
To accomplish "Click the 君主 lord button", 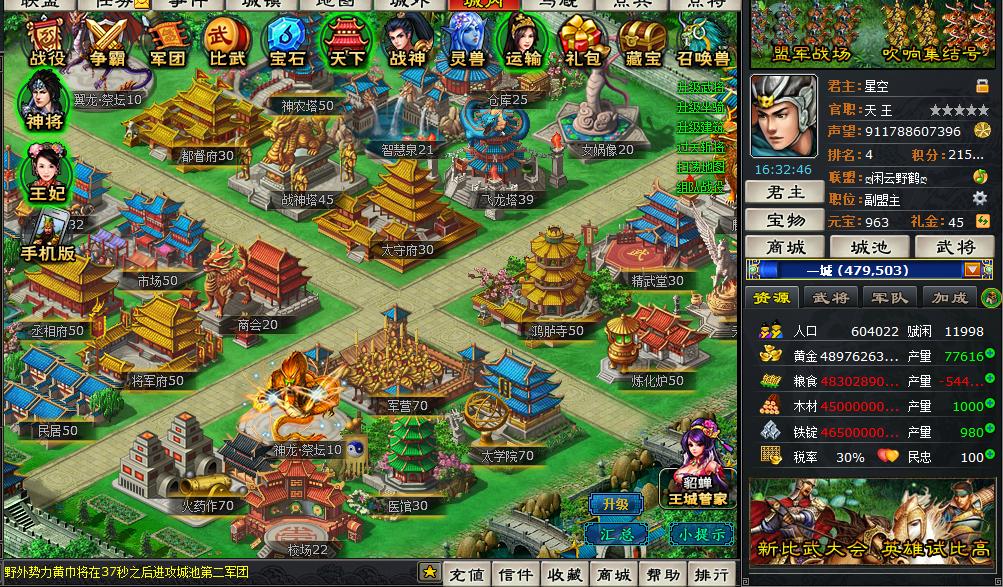I will 784,193.
